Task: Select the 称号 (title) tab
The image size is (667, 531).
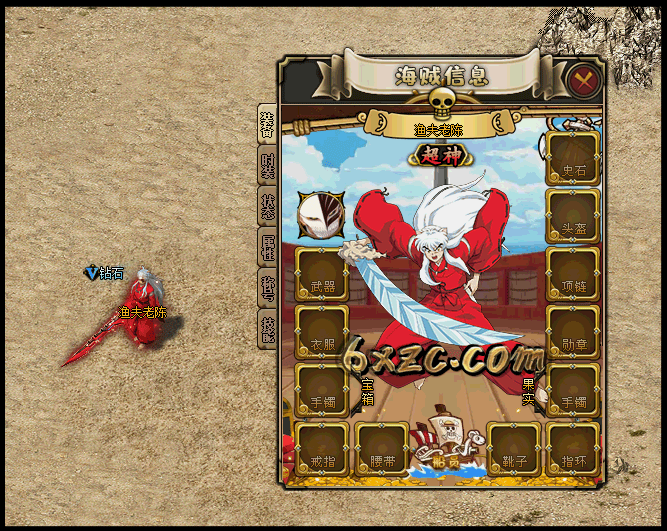Action: pyautogui.click(x=267, y=289)
